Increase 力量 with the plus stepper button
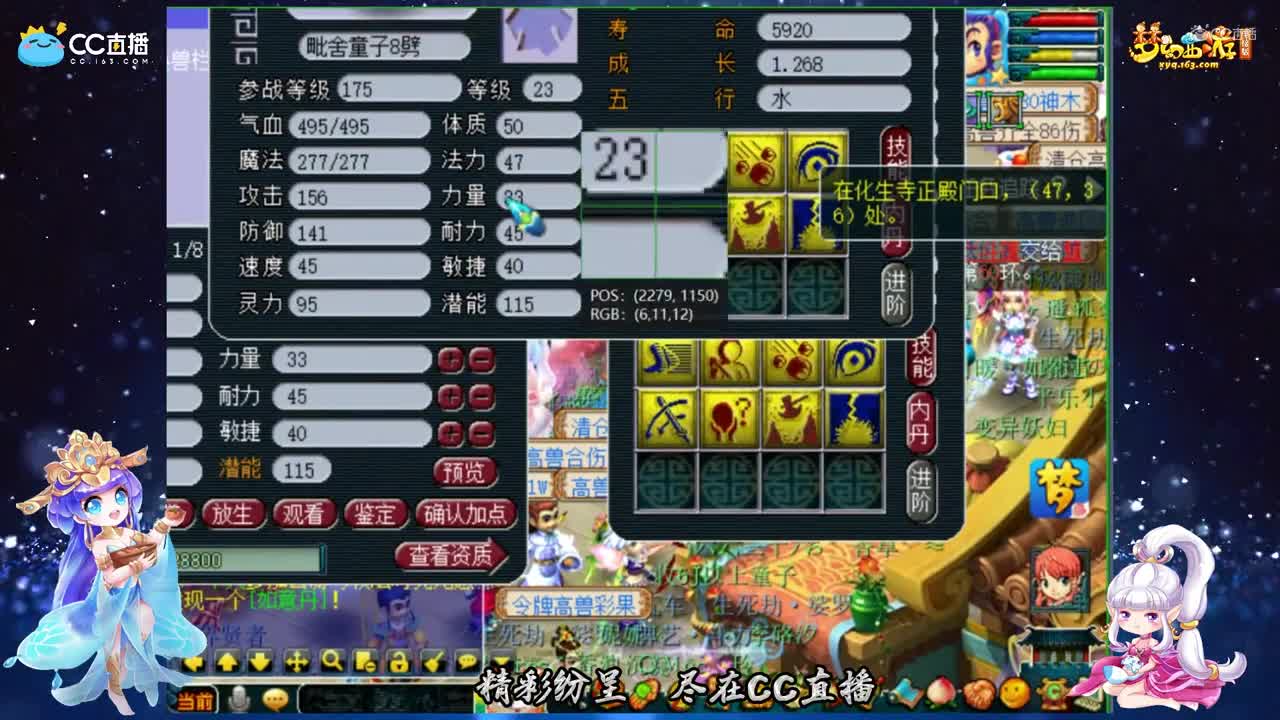Image resolution: width=1280 pixels, height=720 pixels. click(450, 358)
